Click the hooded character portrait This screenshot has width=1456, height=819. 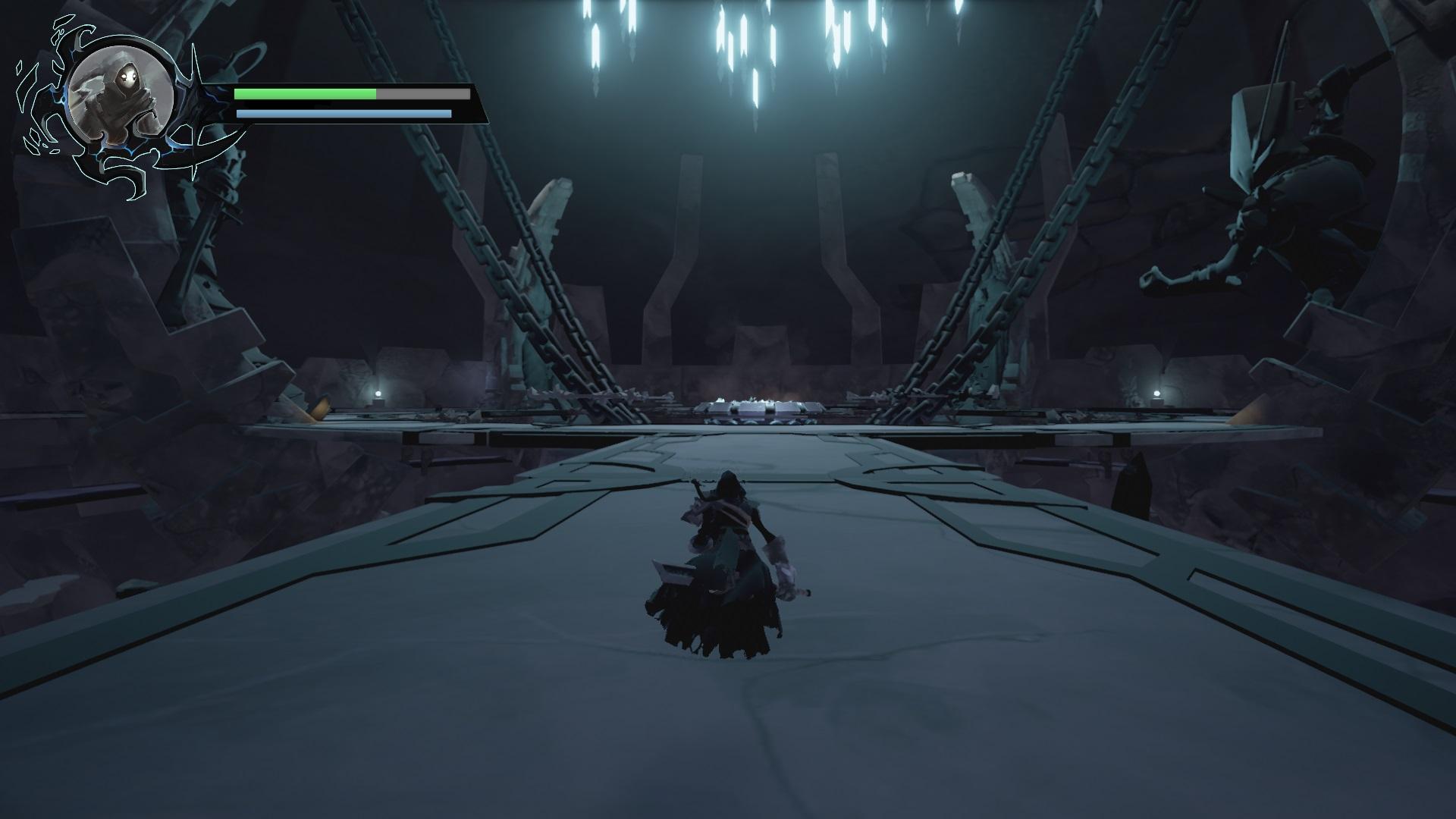coord(119,96)
